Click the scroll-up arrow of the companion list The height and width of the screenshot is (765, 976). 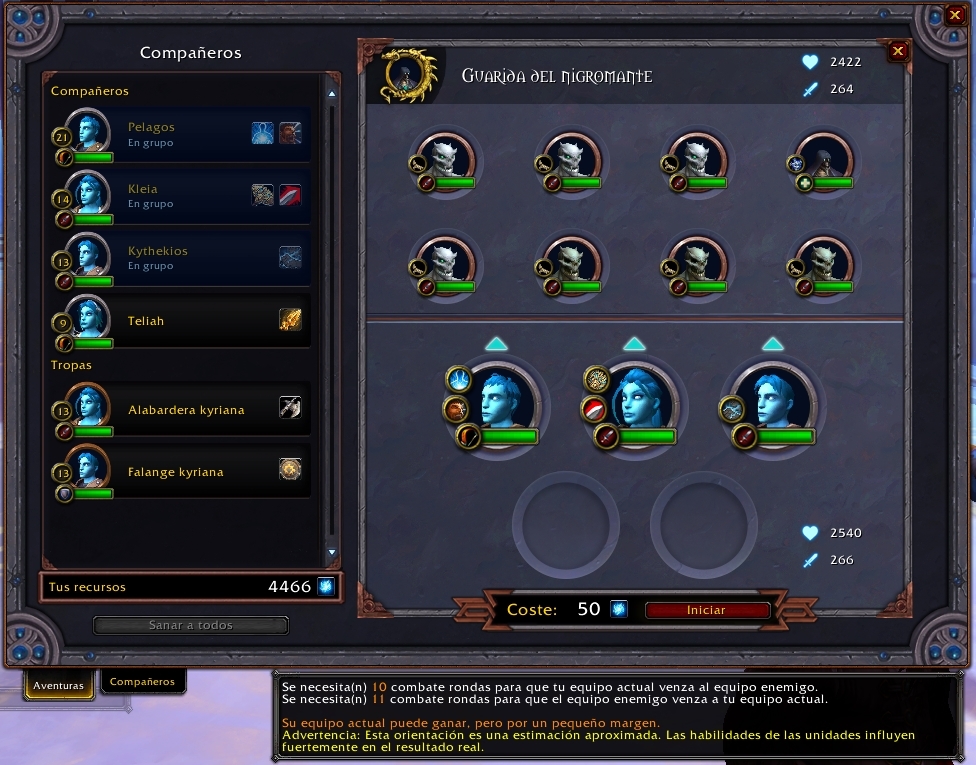tap(332, 94)
